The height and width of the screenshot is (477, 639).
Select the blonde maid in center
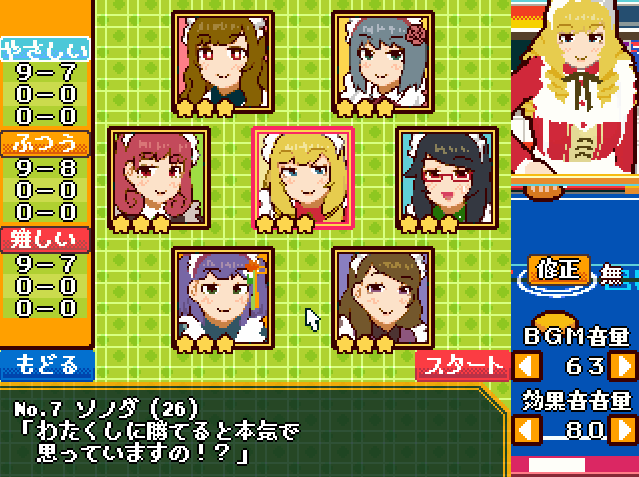pyautogui.click(x=304, y=178)
